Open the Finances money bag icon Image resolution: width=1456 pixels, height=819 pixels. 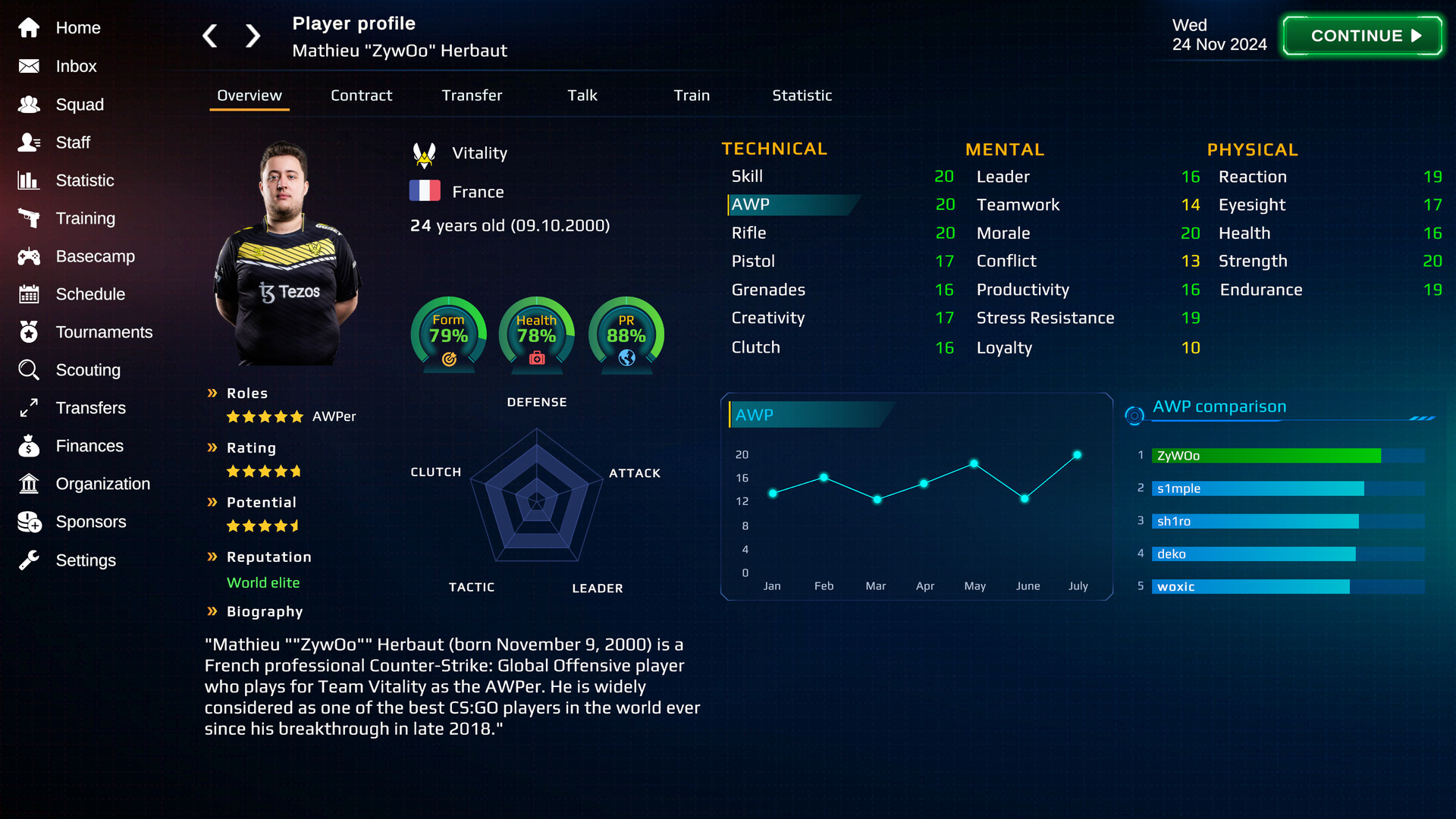pos(29,446)
